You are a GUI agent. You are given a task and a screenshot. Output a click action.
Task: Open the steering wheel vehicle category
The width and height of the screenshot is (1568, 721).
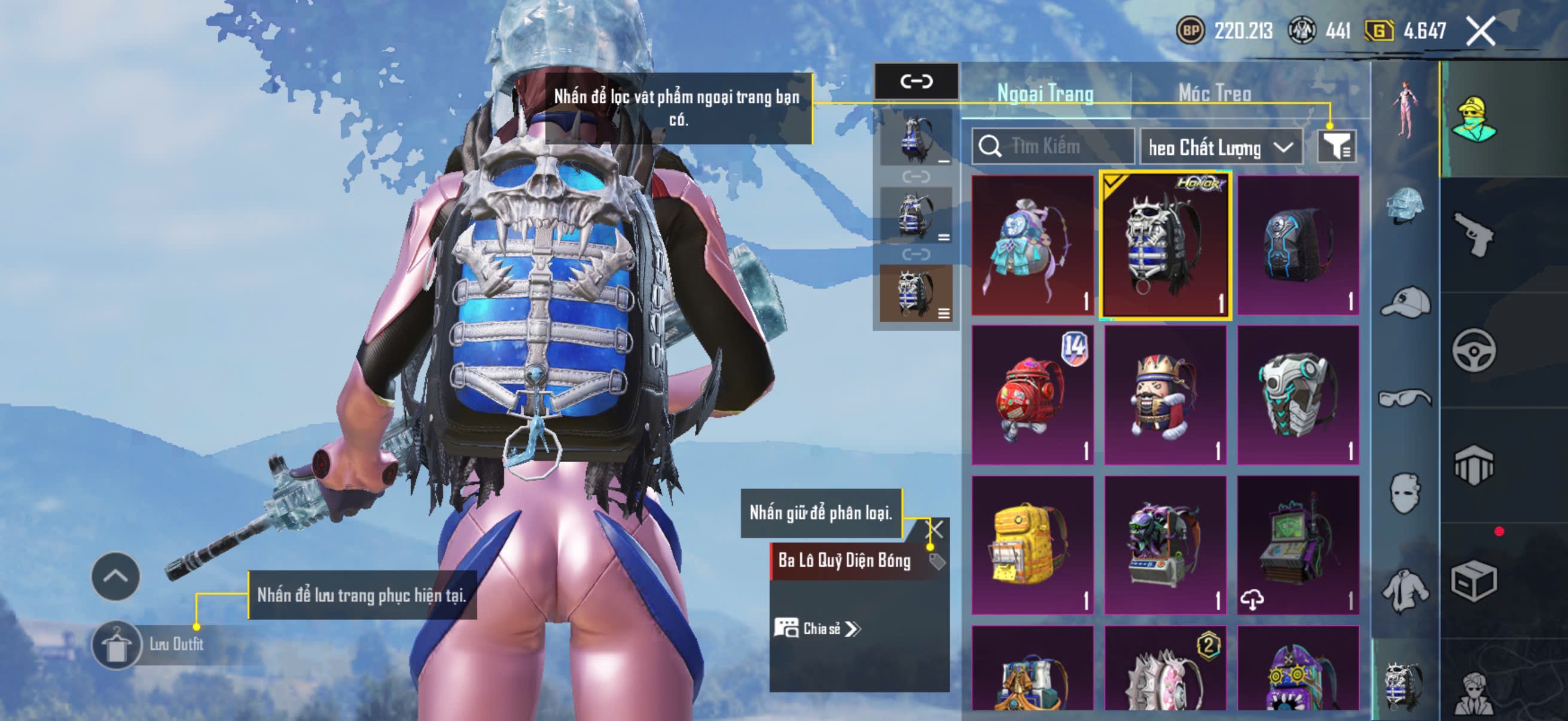(1473, 350)
